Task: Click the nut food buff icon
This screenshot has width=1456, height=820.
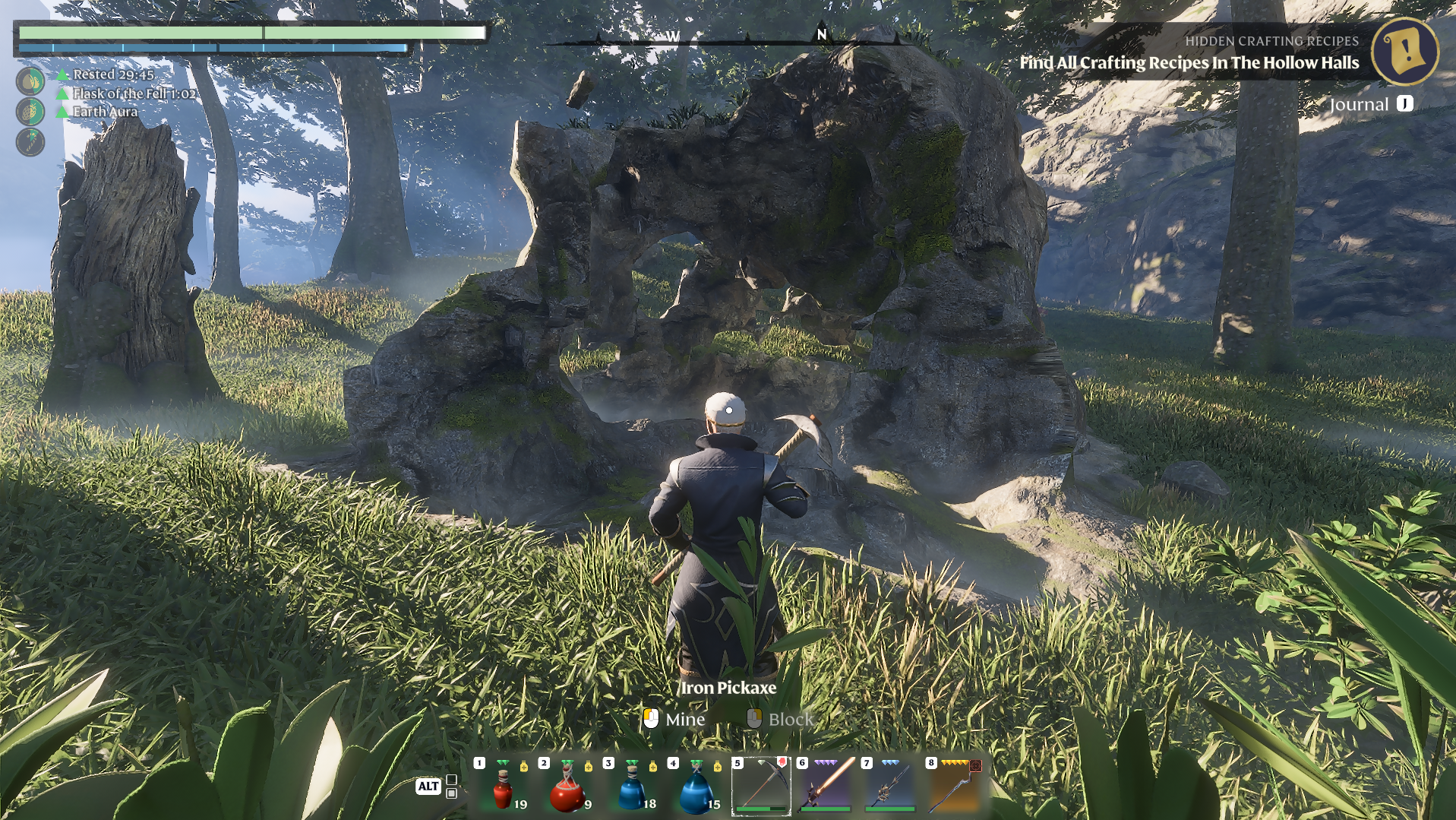Action: coord(30,81)
